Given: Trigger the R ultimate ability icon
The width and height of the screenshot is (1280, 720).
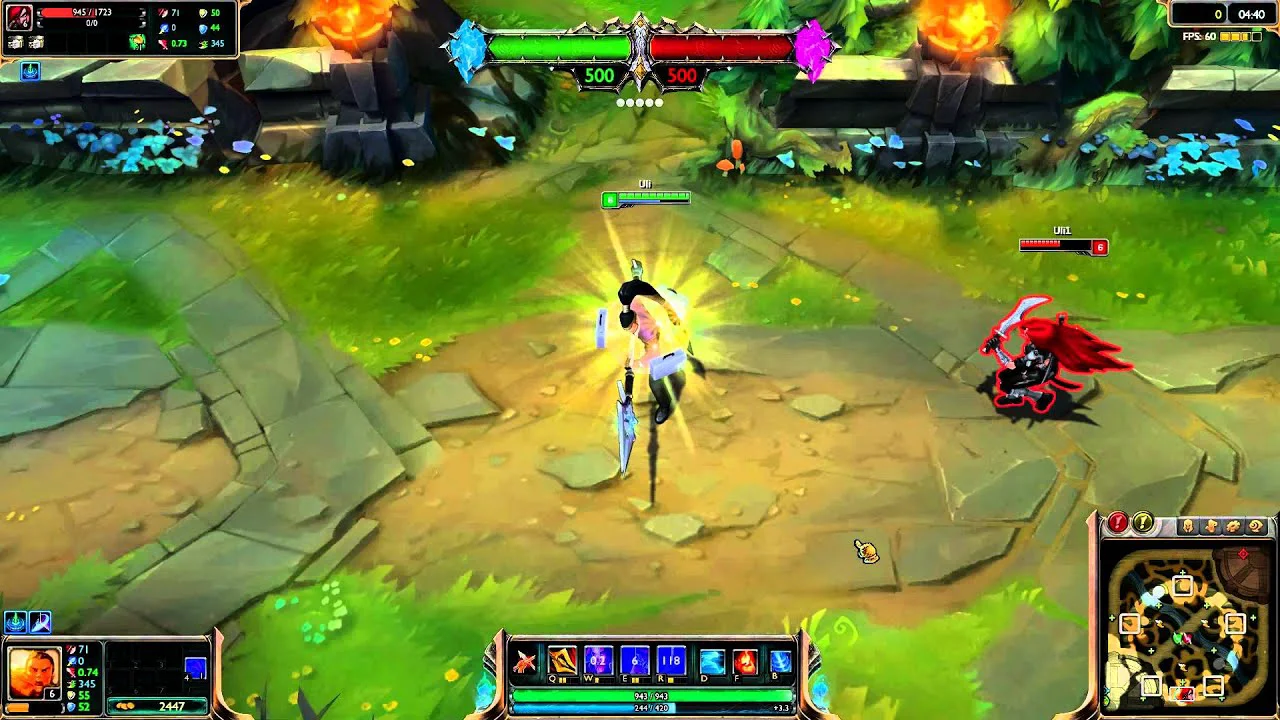Looking at the screenshot, I should click(x=671, y=661).
